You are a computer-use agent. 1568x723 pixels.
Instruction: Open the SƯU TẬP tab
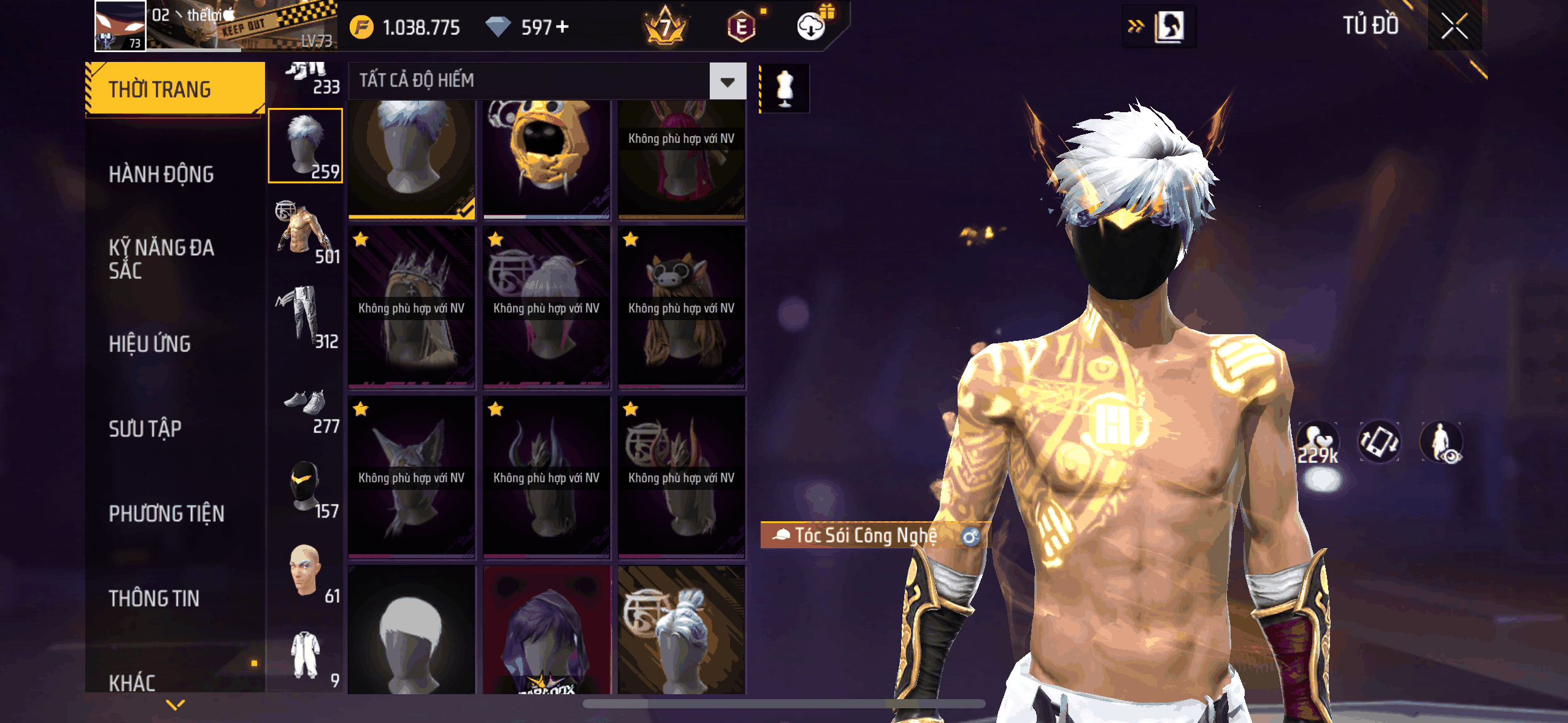pyautogui.click(x=145, y=429)
